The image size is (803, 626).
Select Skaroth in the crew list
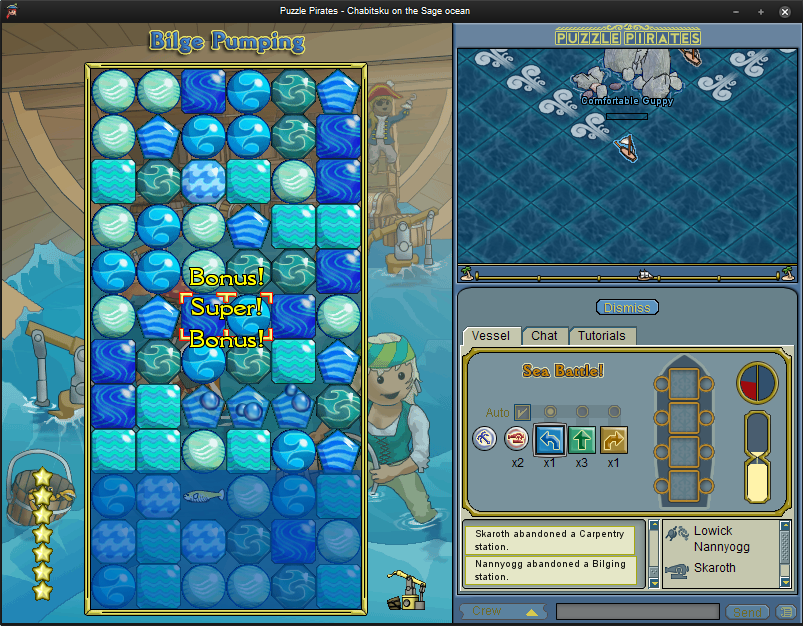coord(714,568)
